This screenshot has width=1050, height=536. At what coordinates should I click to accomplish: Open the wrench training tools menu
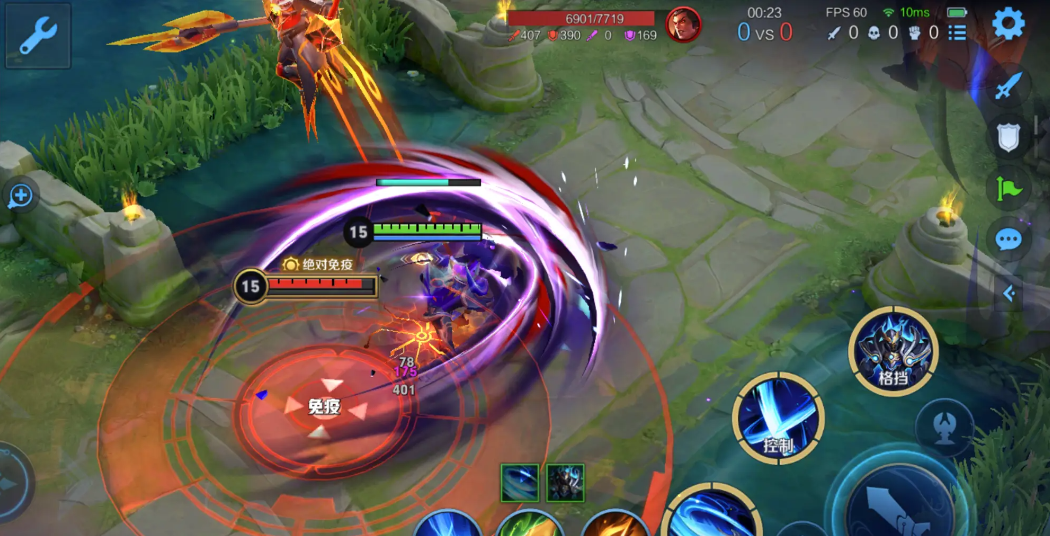(38, 35)
